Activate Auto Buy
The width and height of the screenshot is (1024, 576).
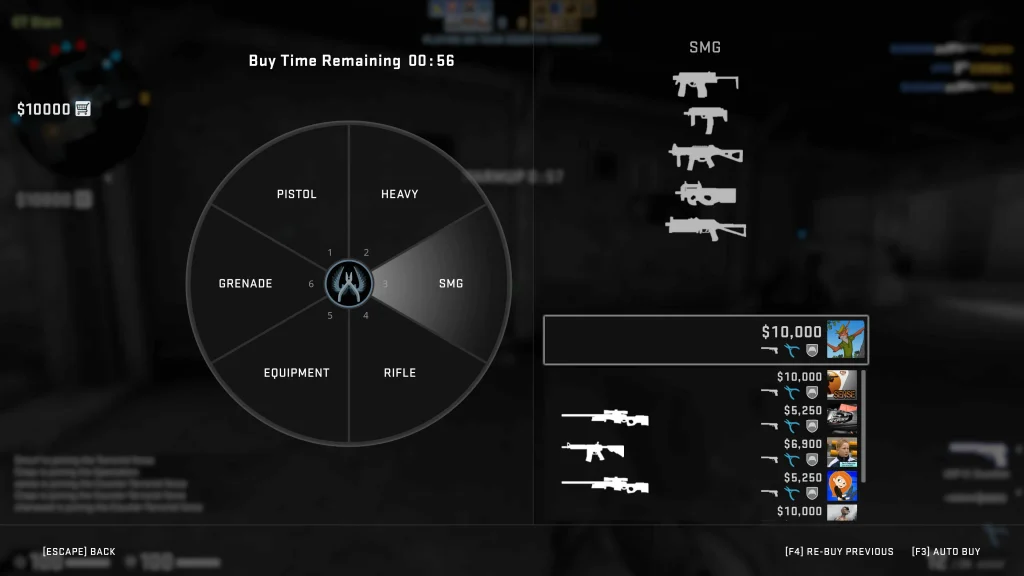[945, 552]
